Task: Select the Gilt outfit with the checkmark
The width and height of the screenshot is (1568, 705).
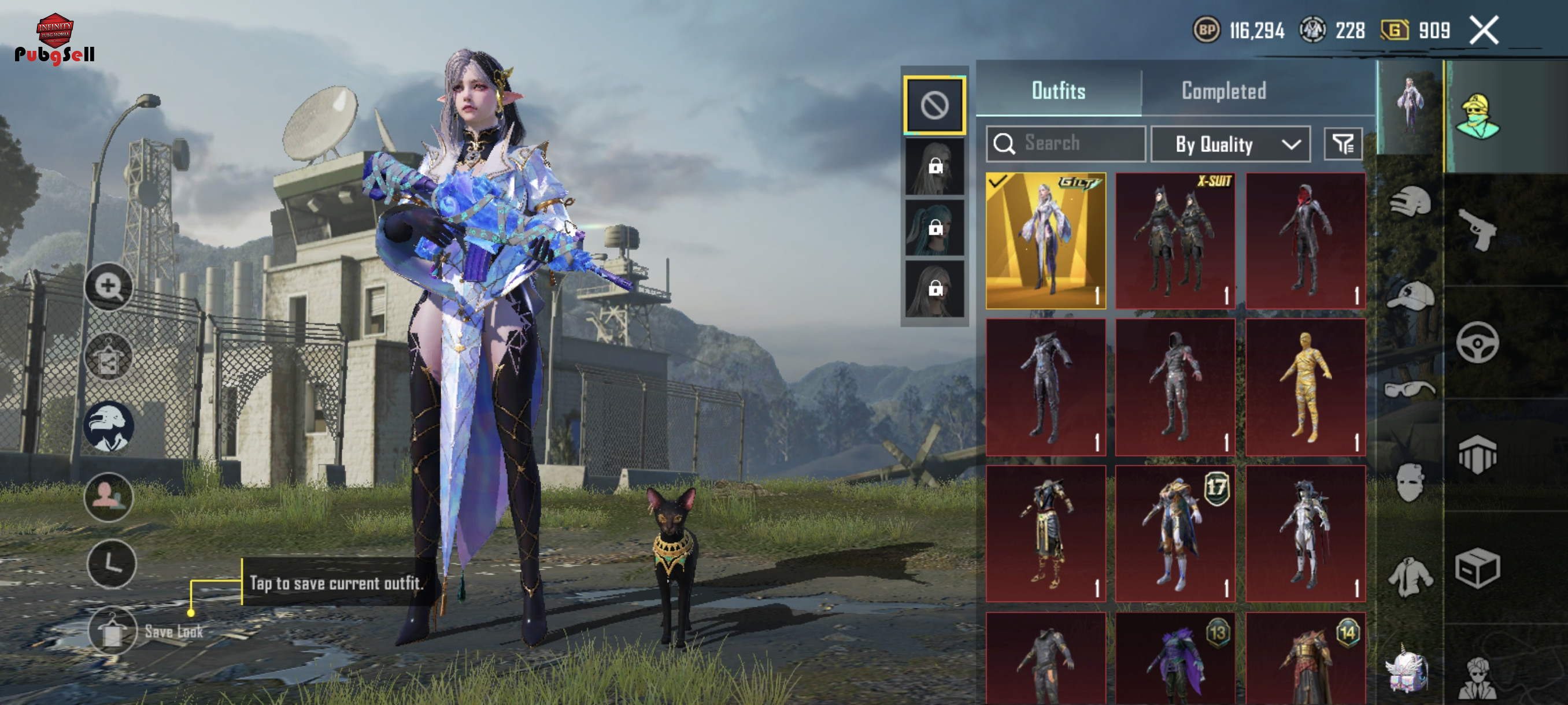Action: (x=1045, y=241)
